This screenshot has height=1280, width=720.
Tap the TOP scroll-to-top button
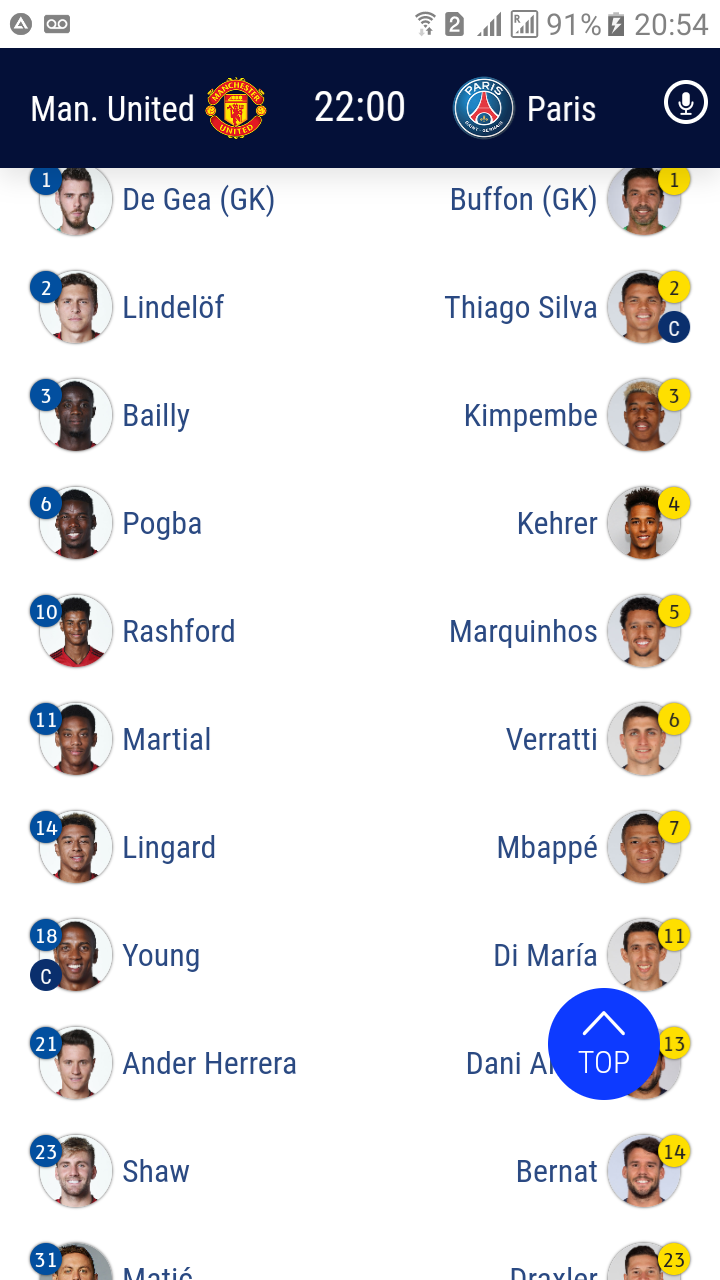tap(603, 1044)
